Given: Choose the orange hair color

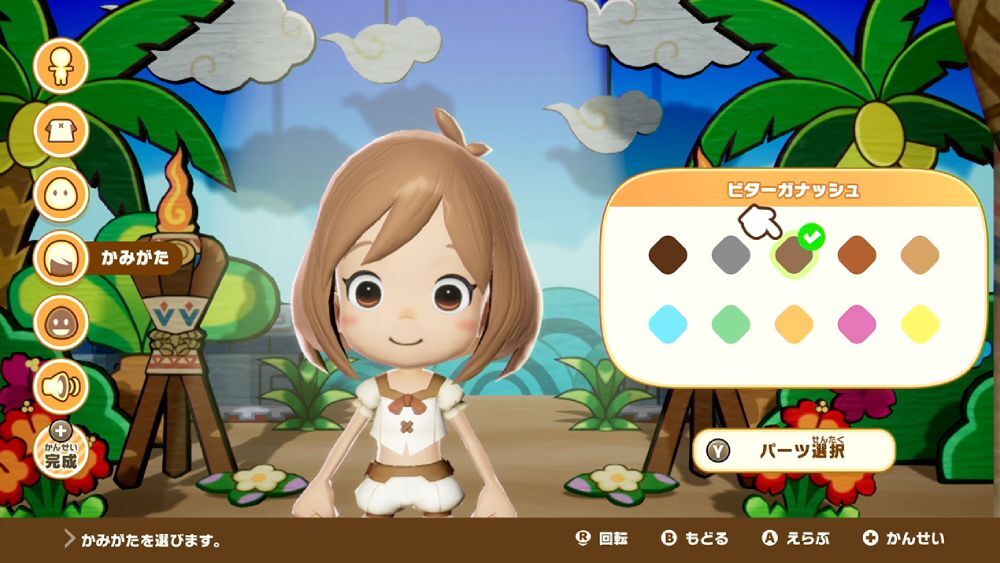Looking at the screenshot, I should (794, 324).
